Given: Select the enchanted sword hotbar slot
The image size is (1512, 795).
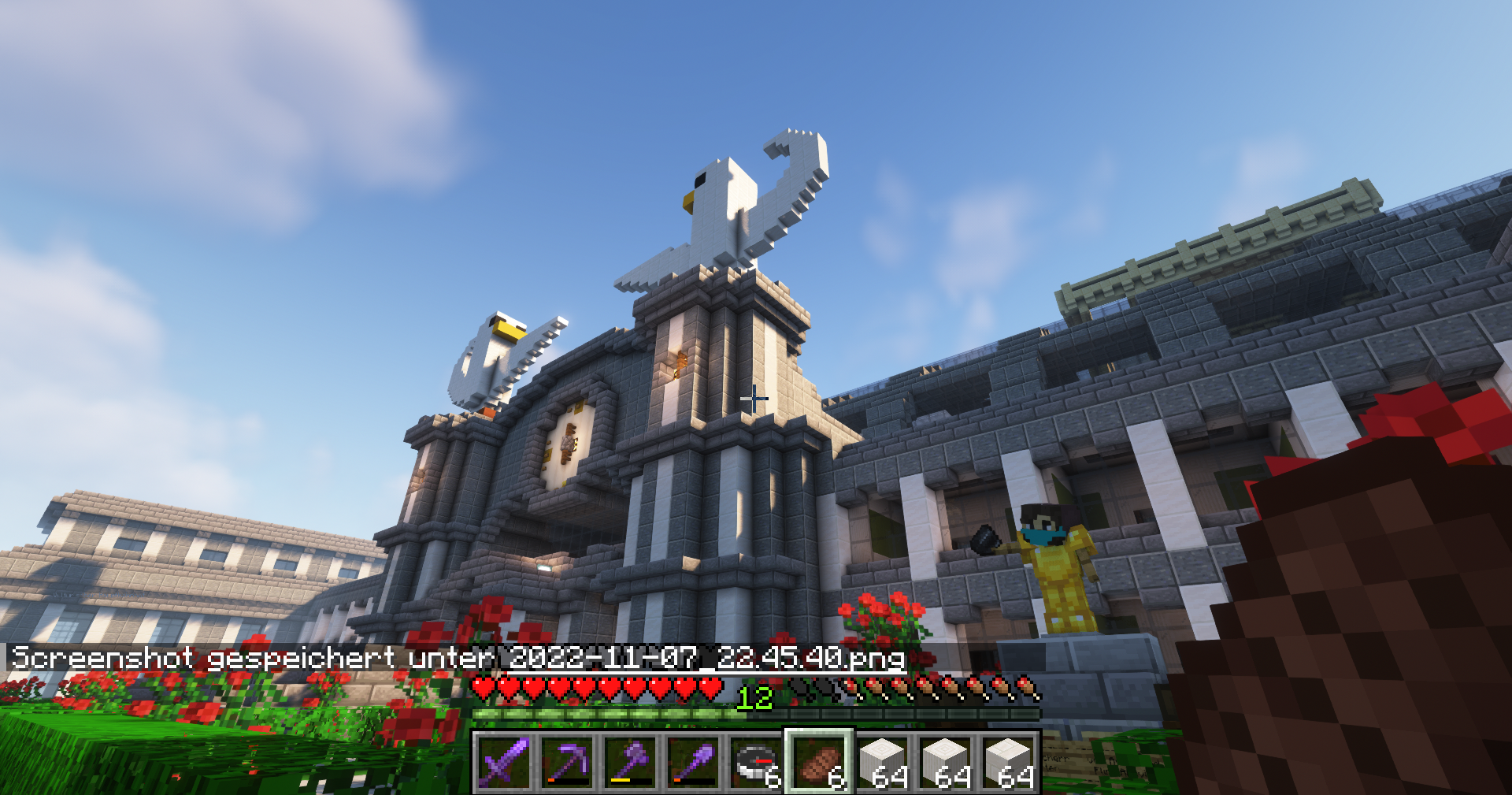Looking at the screenshot, I should tap(504, 762).
